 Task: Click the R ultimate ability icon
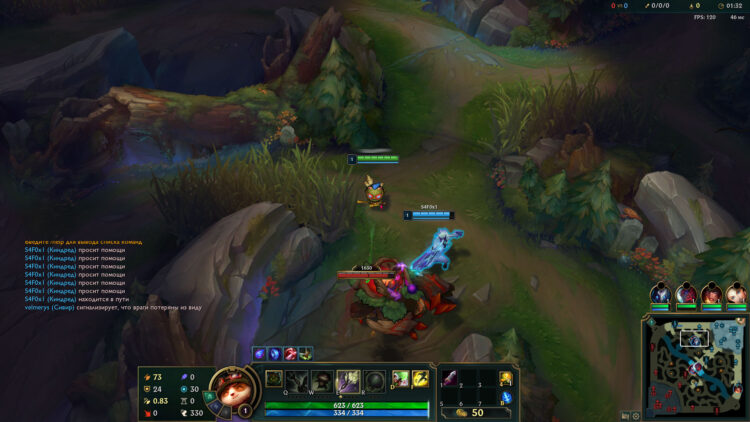point(374,381)
